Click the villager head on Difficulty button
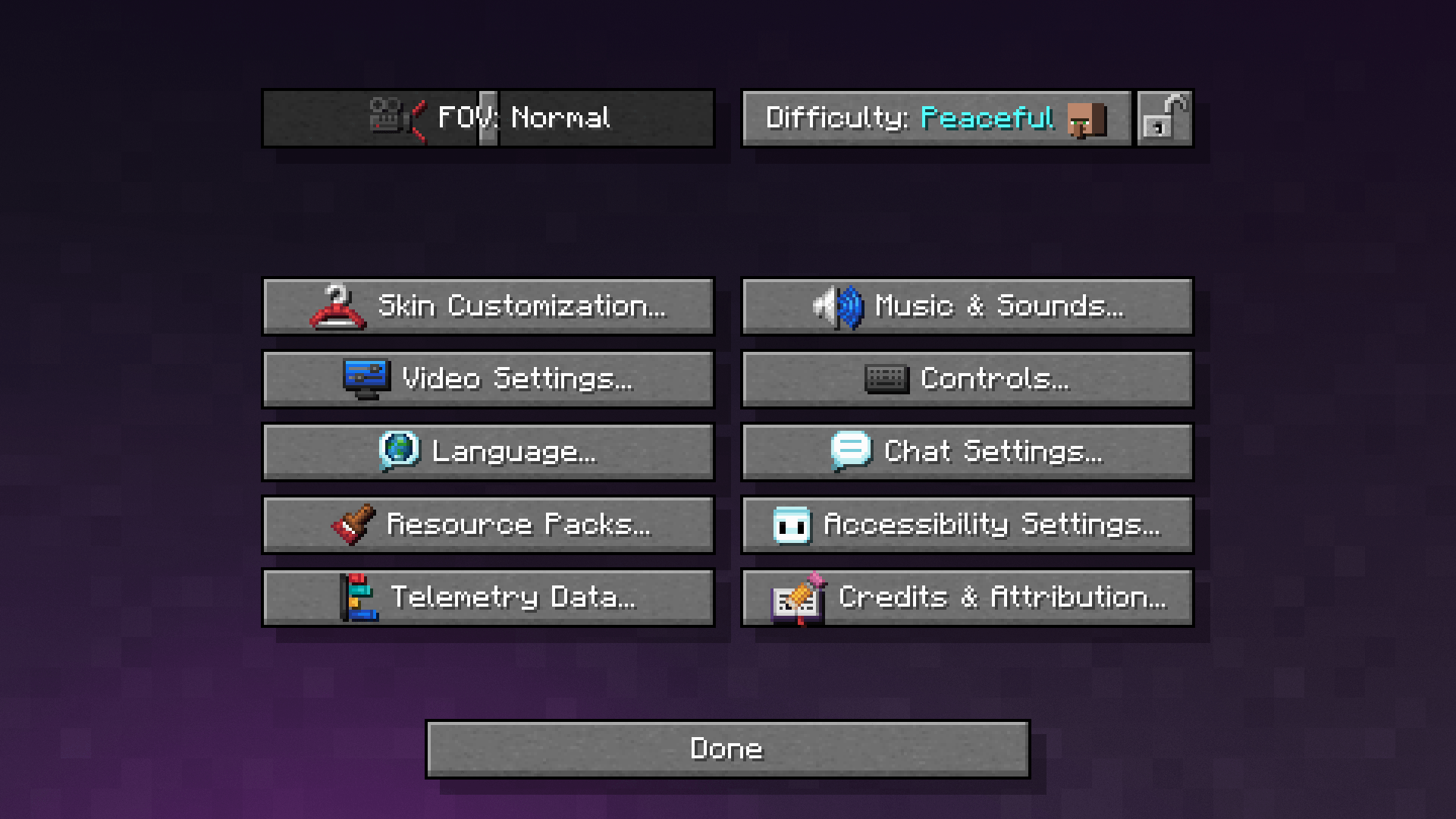 tap(1087, 118)
